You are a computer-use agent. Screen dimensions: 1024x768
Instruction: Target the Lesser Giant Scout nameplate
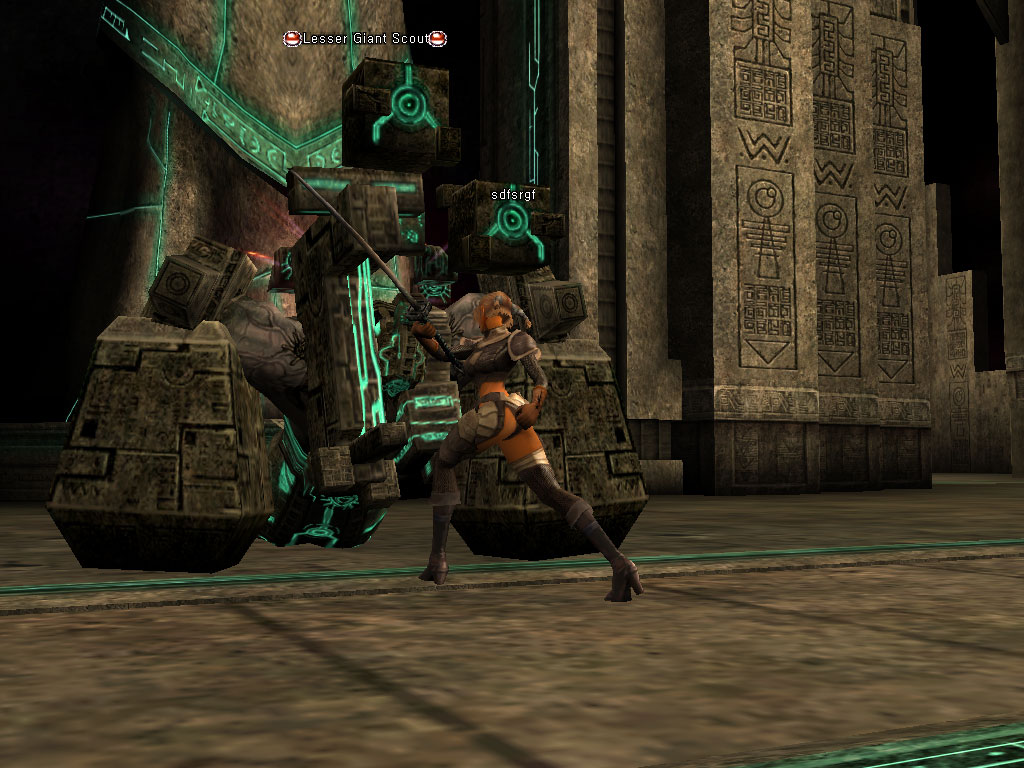[365, 39]
